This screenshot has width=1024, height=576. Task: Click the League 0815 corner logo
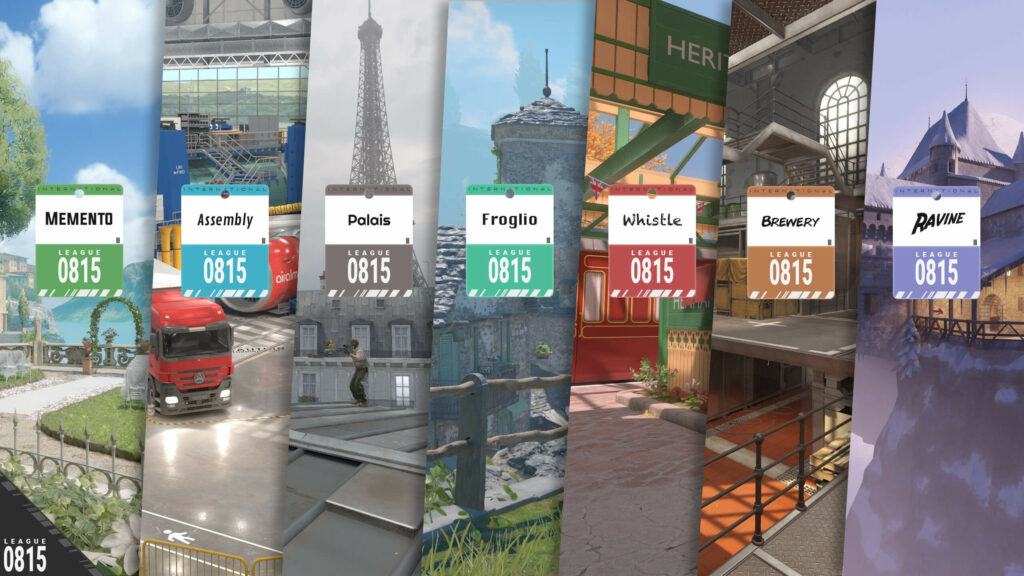point(25,552)
